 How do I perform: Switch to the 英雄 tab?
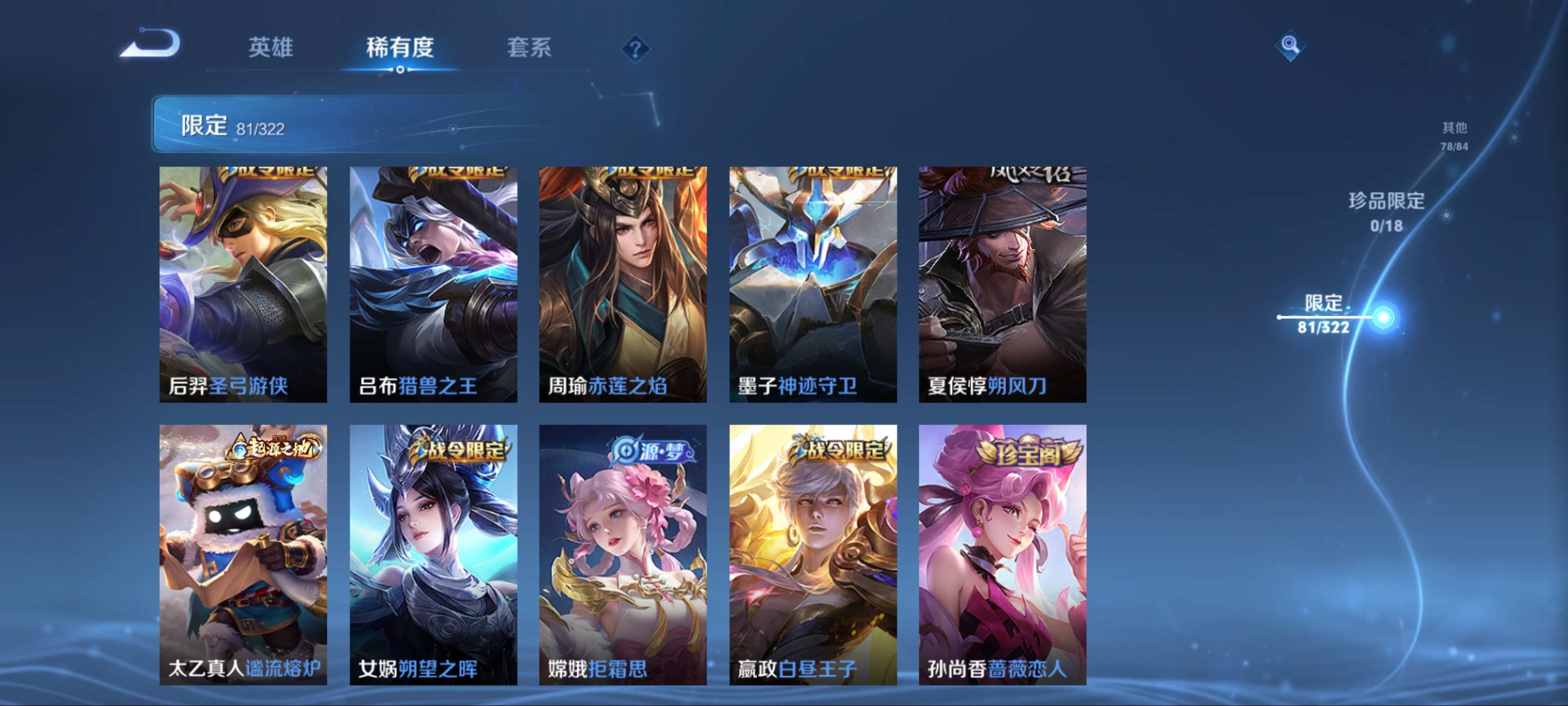271,48
